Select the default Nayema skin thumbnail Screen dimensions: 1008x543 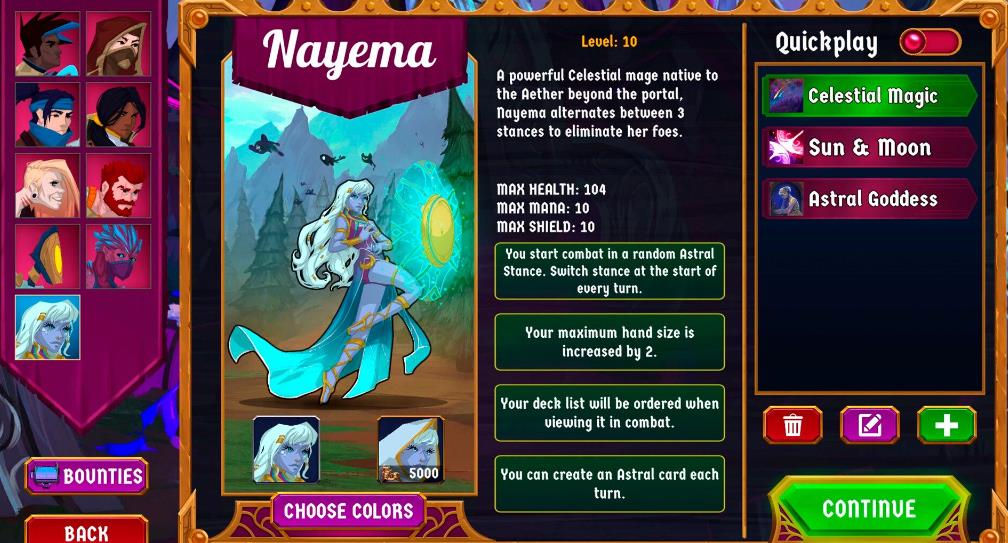tap(287, 449)
